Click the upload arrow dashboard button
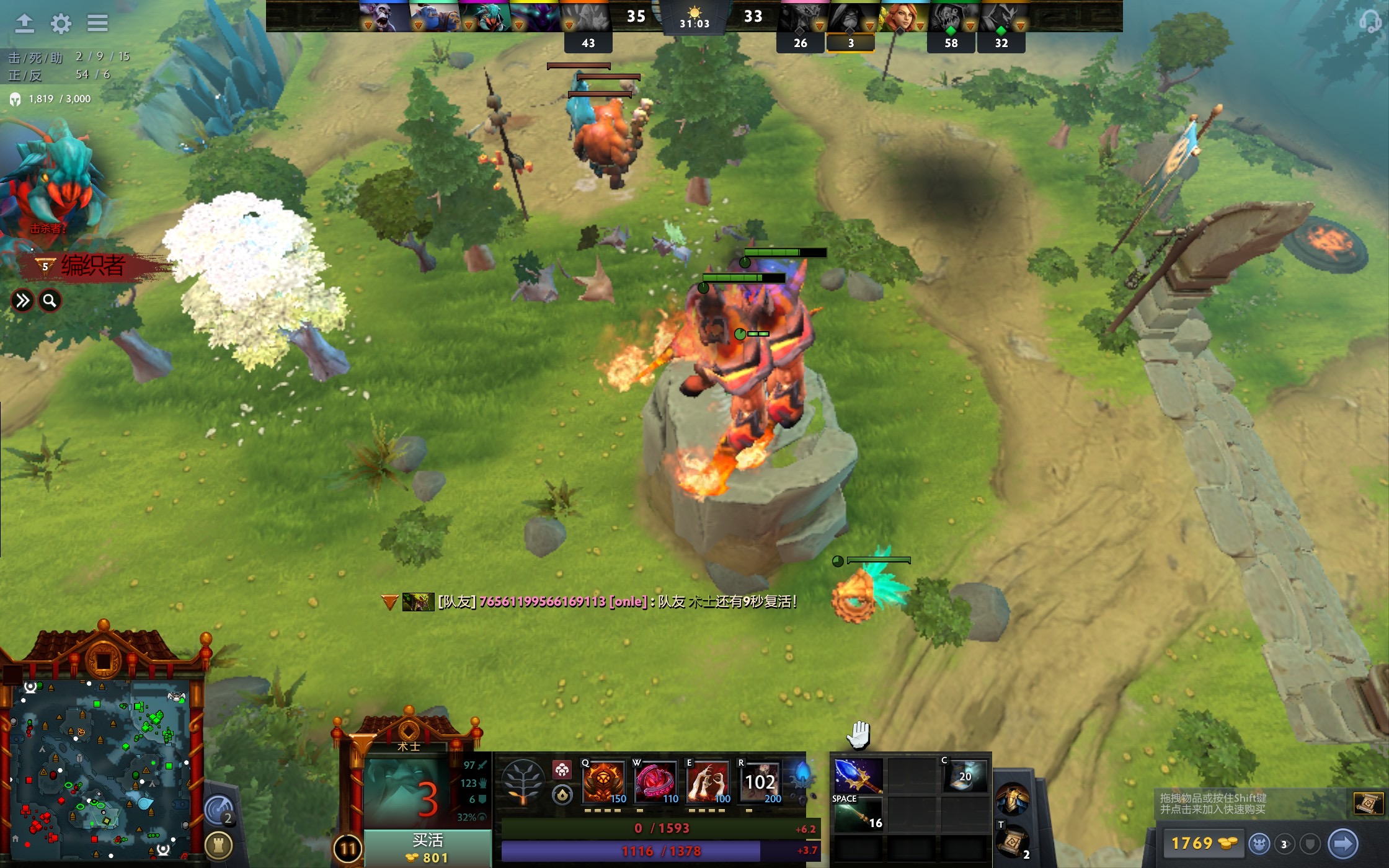The width and height of the screenshot is (1389, 868). pos(24,24)
